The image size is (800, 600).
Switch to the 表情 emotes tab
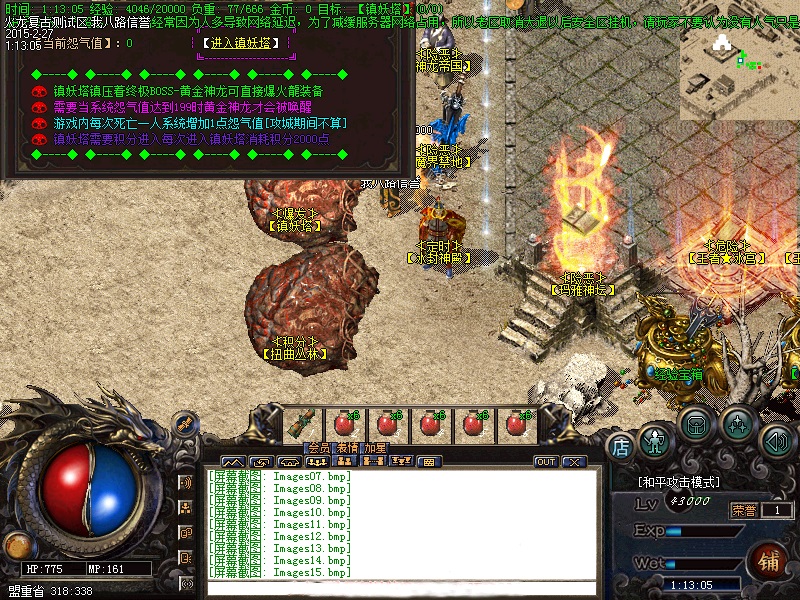click(346, 447)
